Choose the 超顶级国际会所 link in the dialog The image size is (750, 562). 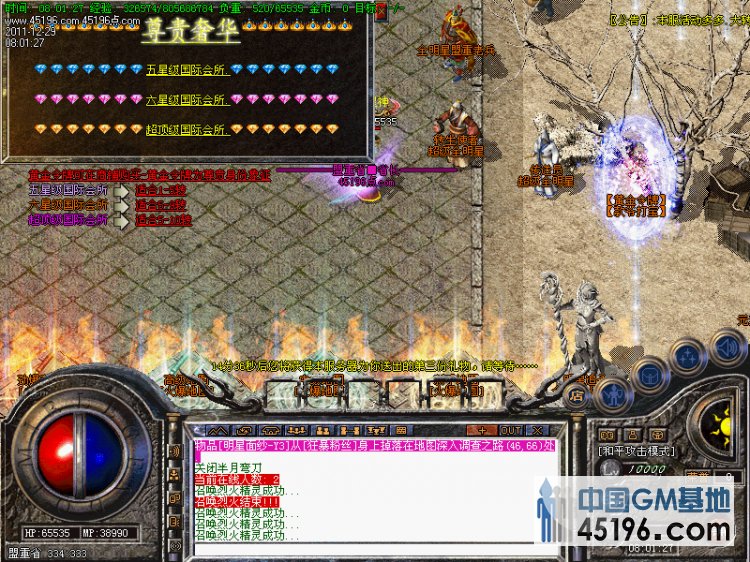(x=186, y=129)
